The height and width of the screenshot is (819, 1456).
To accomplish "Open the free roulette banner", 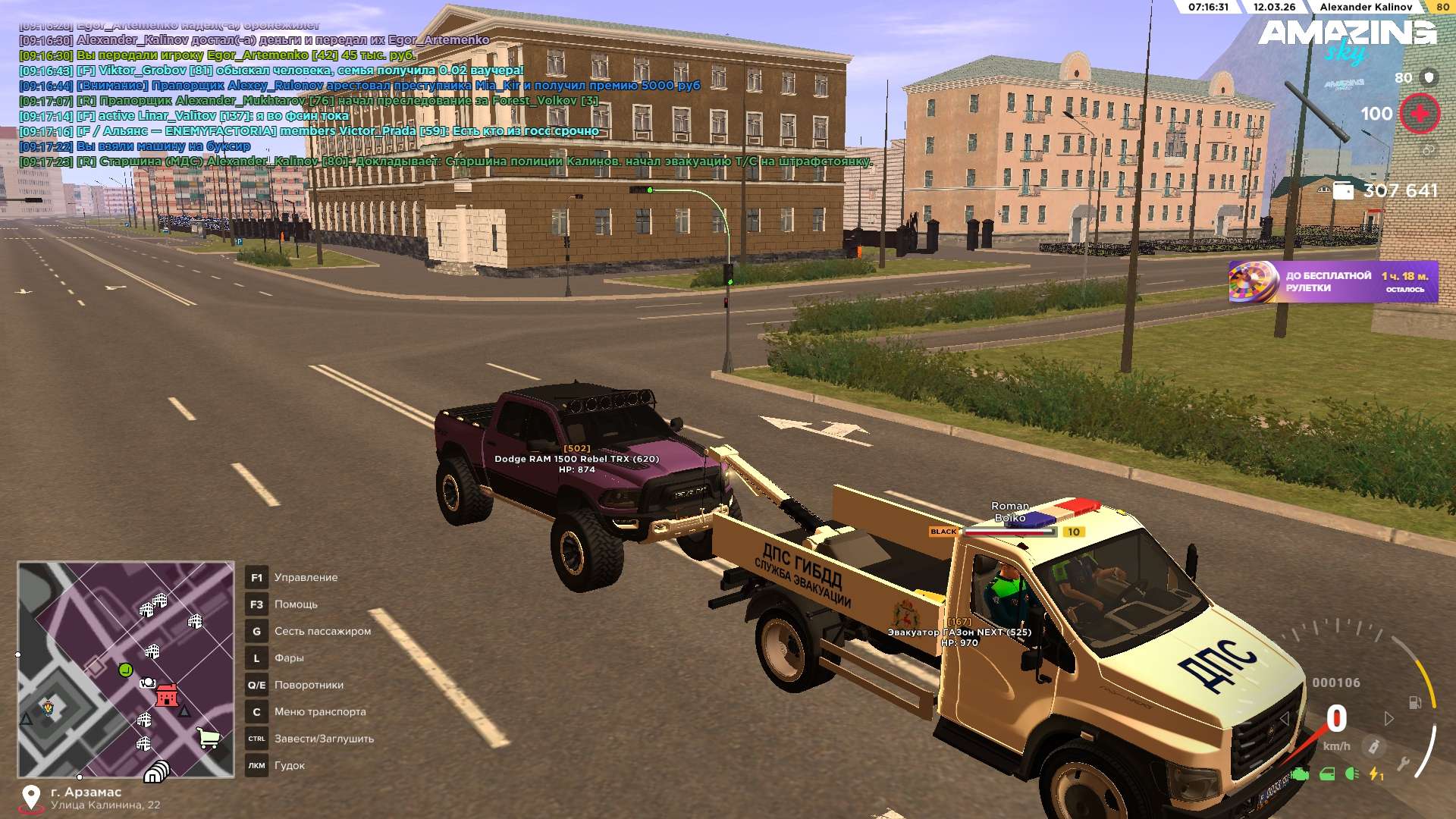I will [x=1332, y=282].
